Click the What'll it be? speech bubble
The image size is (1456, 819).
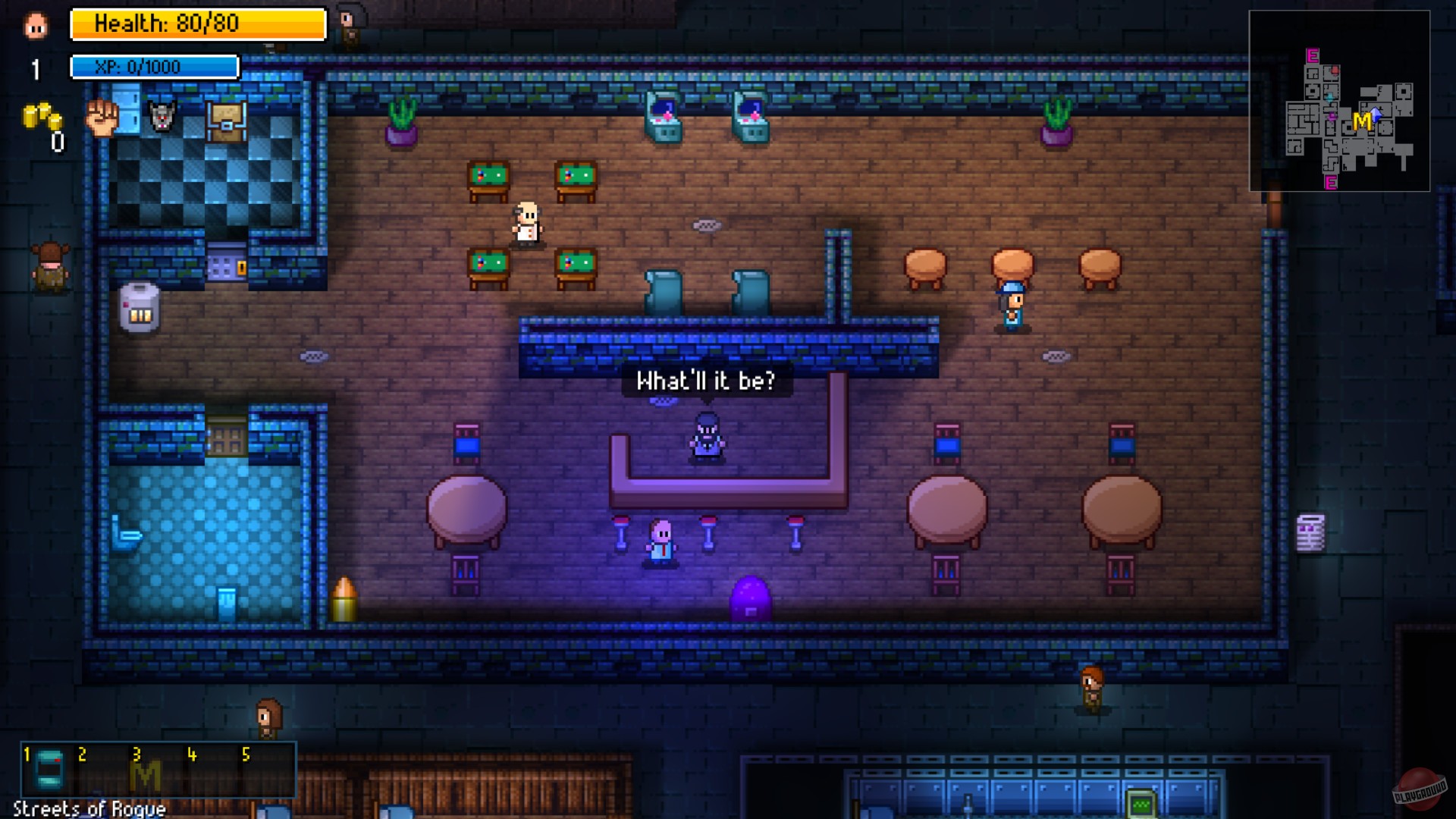pyautogui.click(x=707, y=381)
